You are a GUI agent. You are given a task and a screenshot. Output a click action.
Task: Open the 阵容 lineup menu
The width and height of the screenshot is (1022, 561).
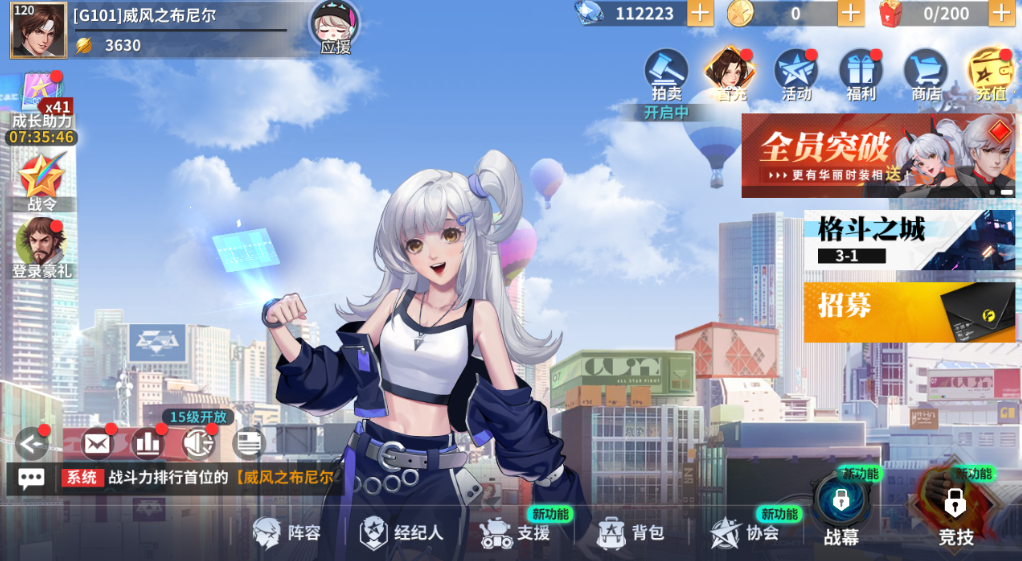288,533
